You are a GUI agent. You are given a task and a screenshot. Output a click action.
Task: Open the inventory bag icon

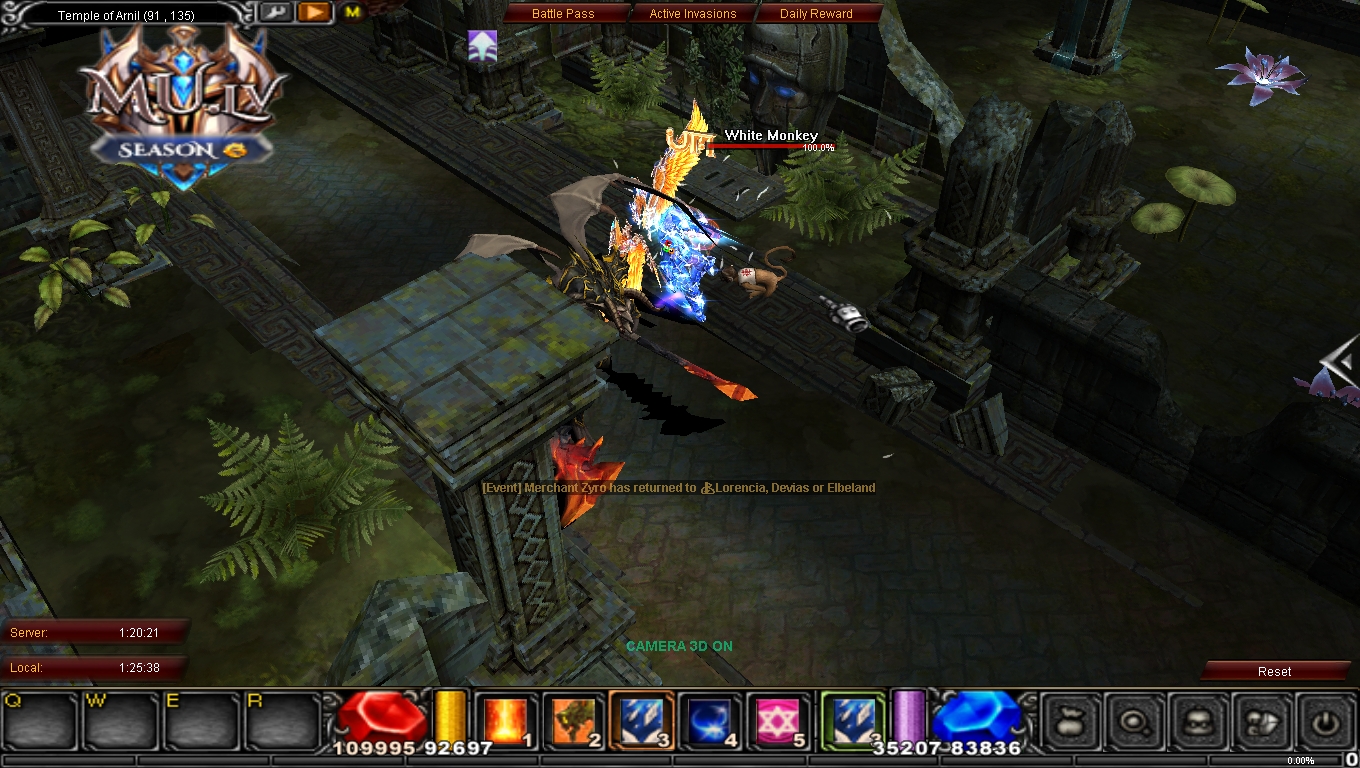click(1069, 721)
